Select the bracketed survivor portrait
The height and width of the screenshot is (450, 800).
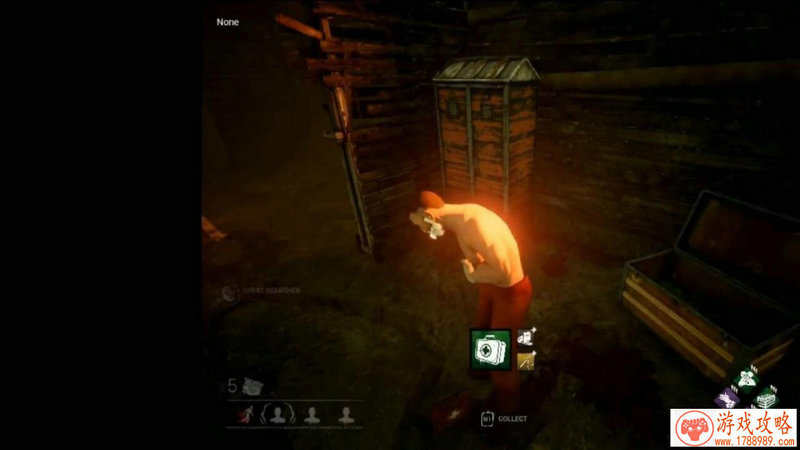(278, 413)
